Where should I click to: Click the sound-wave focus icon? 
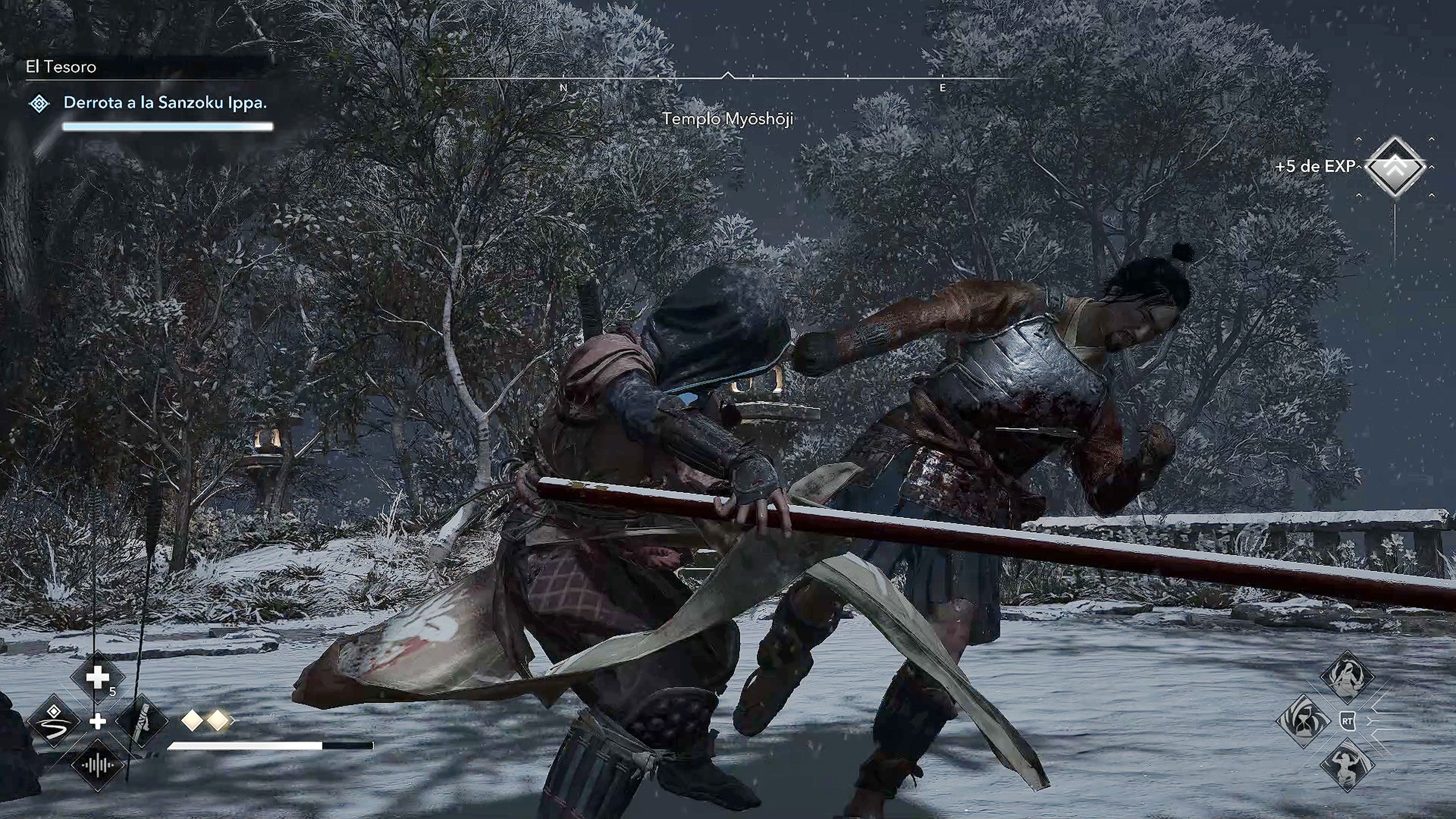(98, 766)
